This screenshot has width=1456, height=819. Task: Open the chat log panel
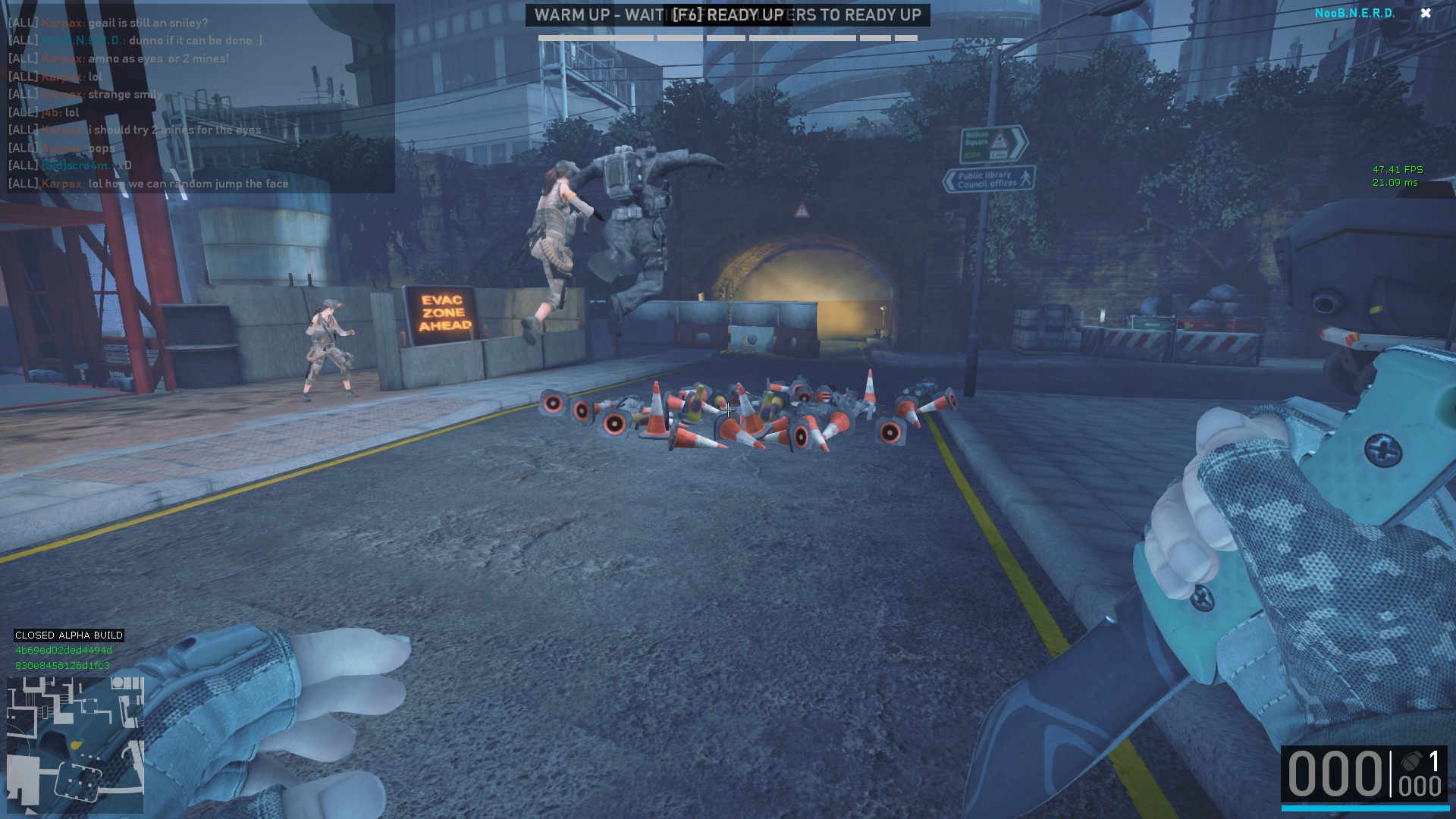tap(200, 99)
